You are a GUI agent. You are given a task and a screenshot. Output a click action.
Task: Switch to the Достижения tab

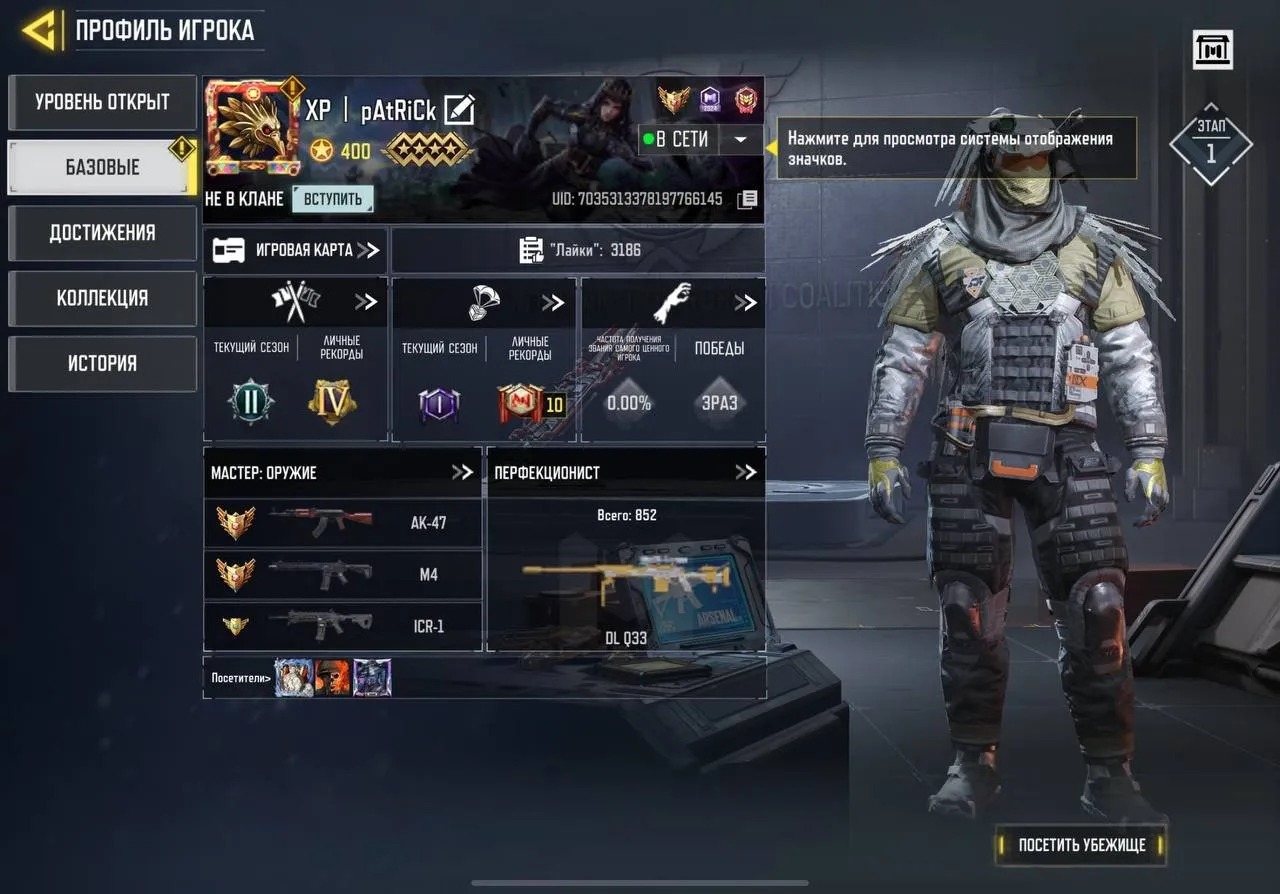pos(101,233)
